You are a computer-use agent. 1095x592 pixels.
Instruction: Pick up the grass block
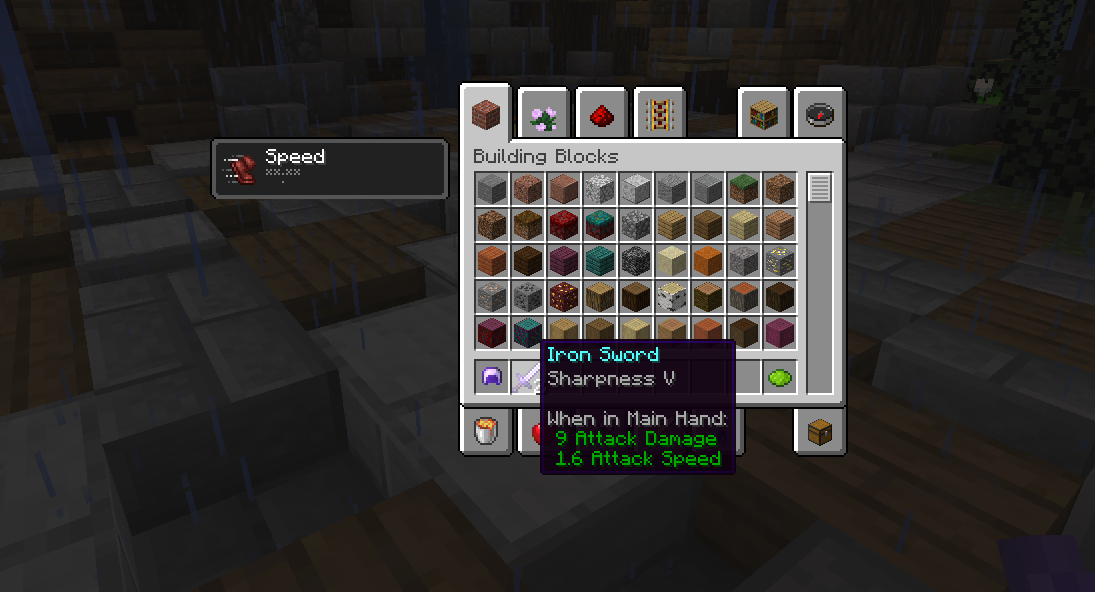coord(743,188)
